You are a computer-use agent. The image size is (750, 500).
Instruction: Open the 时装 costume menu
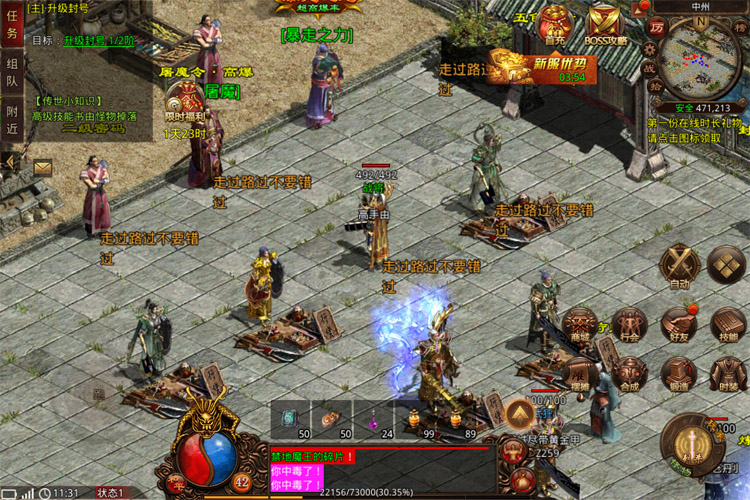point(728,372)
